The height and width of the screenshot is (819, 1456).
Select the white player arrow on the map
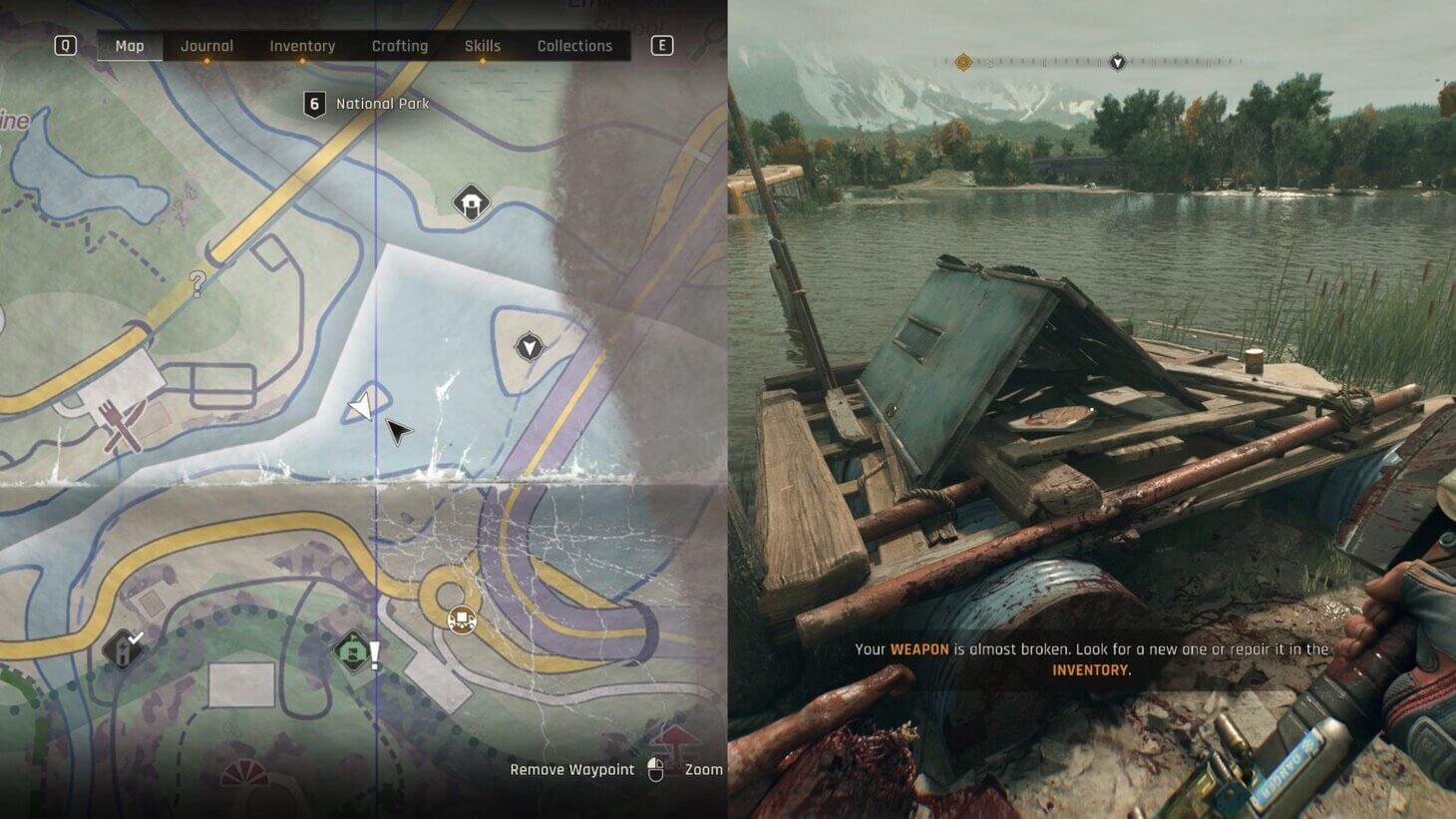[360, 406]
